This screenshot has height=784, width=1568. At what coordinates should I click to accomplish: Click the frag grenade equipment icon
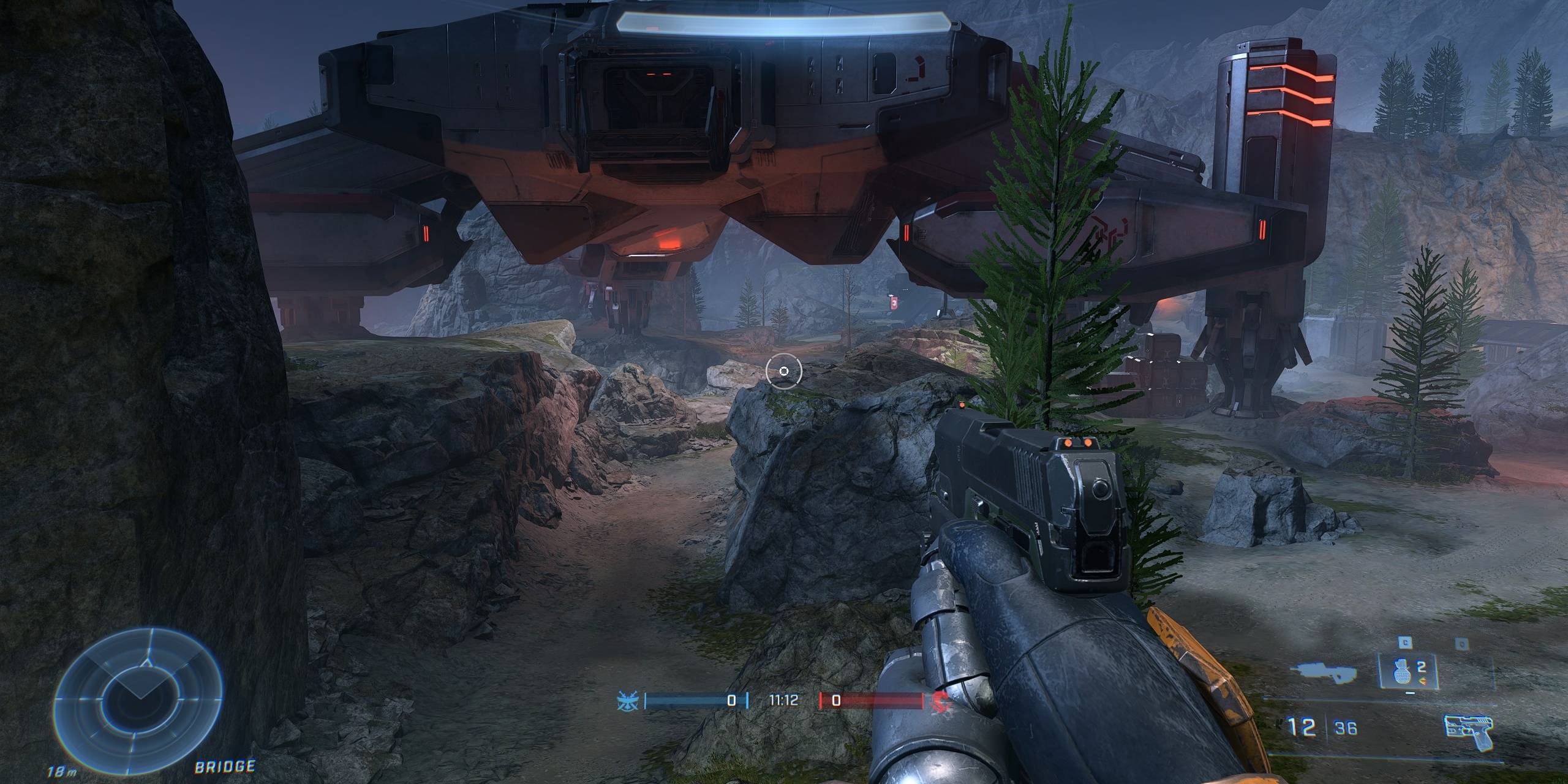point(1401,672)
